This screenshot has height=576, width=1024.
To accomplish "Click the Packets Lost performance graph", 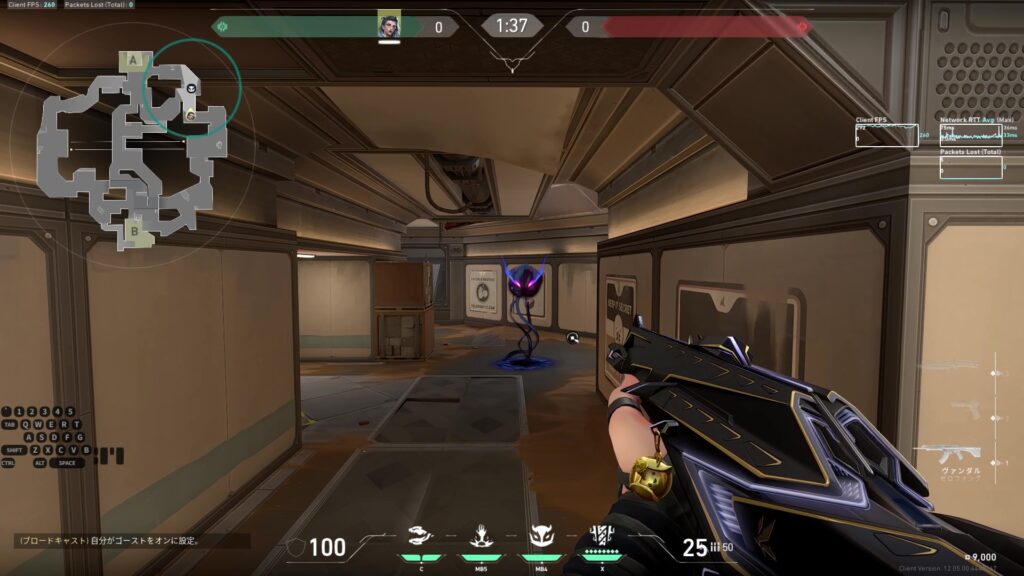I will coord(970,168).
